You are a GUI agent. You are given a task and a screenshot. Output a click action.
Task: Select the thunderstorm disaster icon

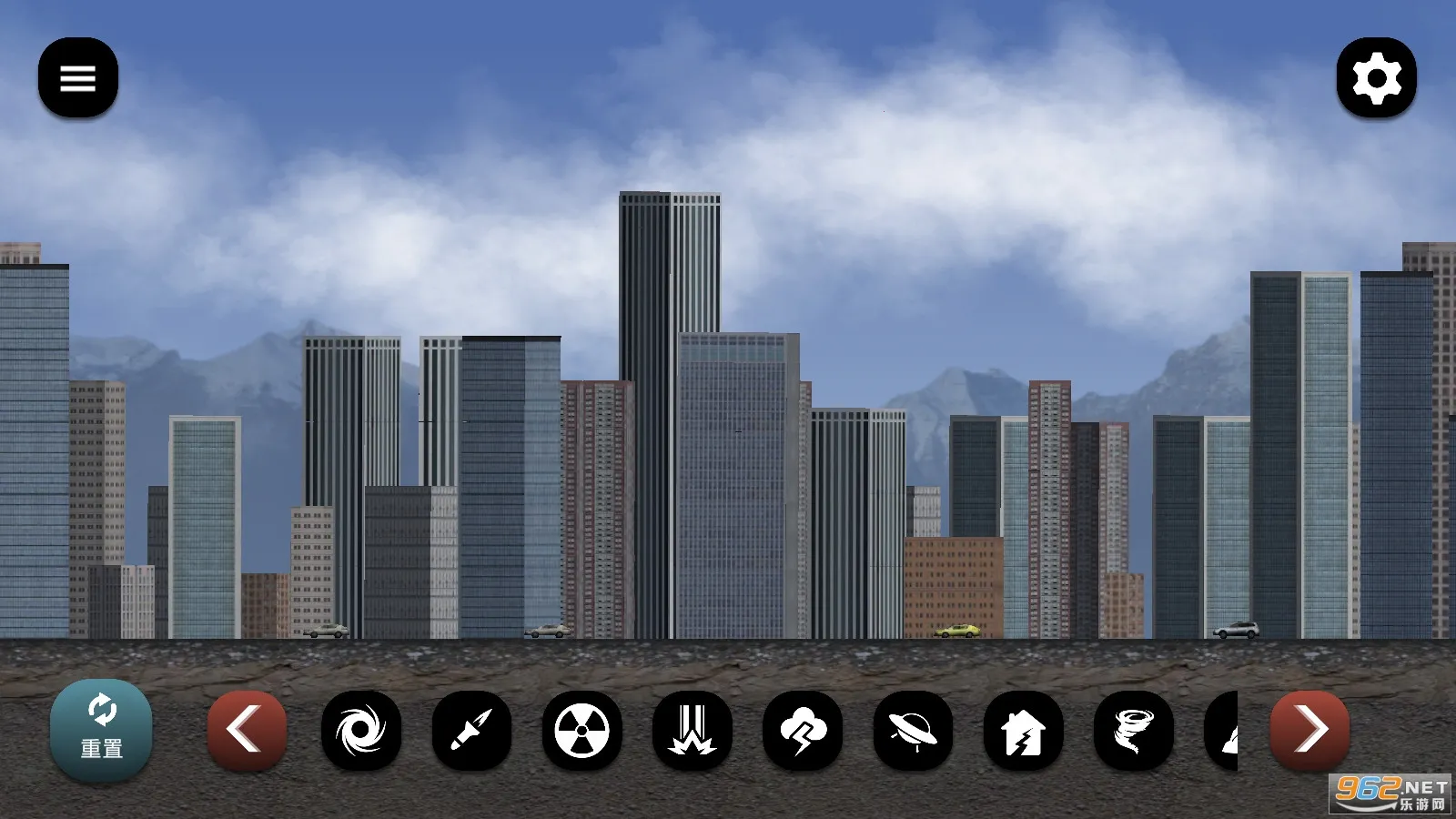(x=803, y=731)
